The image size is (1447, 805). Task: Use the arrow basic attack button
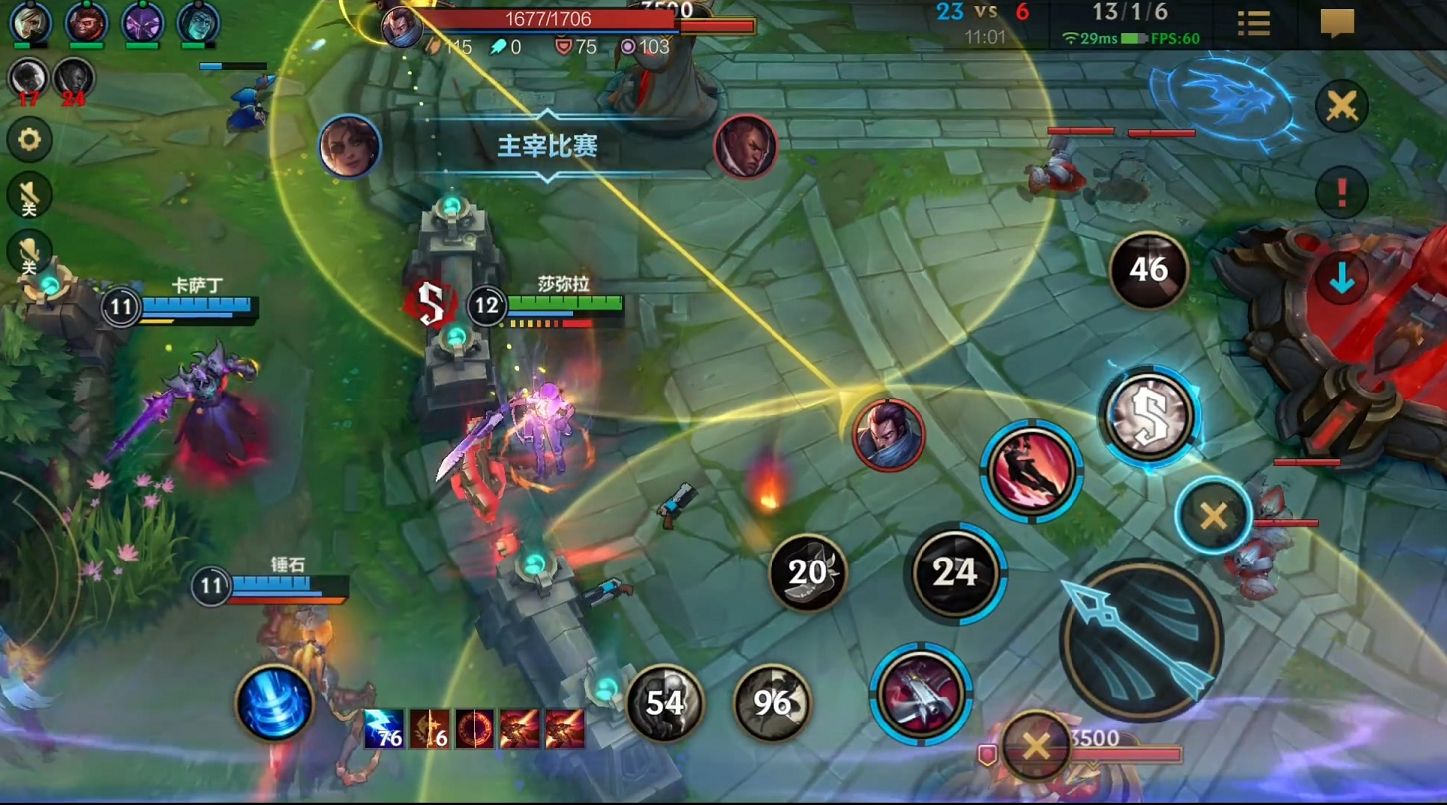tap(1140, 640)
